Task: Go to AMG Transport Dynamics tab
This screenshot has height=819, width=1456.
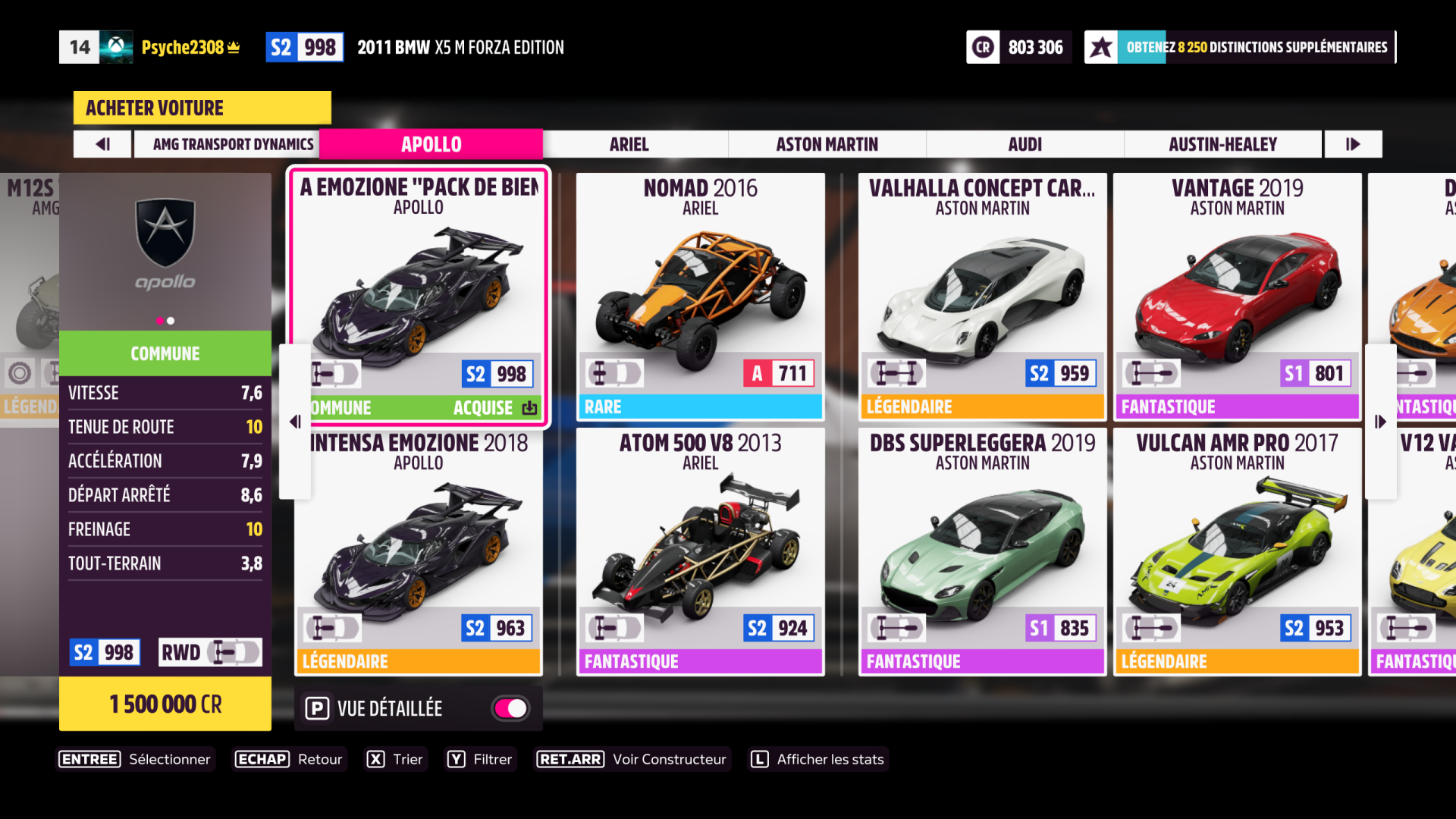Action: [233, 144]
